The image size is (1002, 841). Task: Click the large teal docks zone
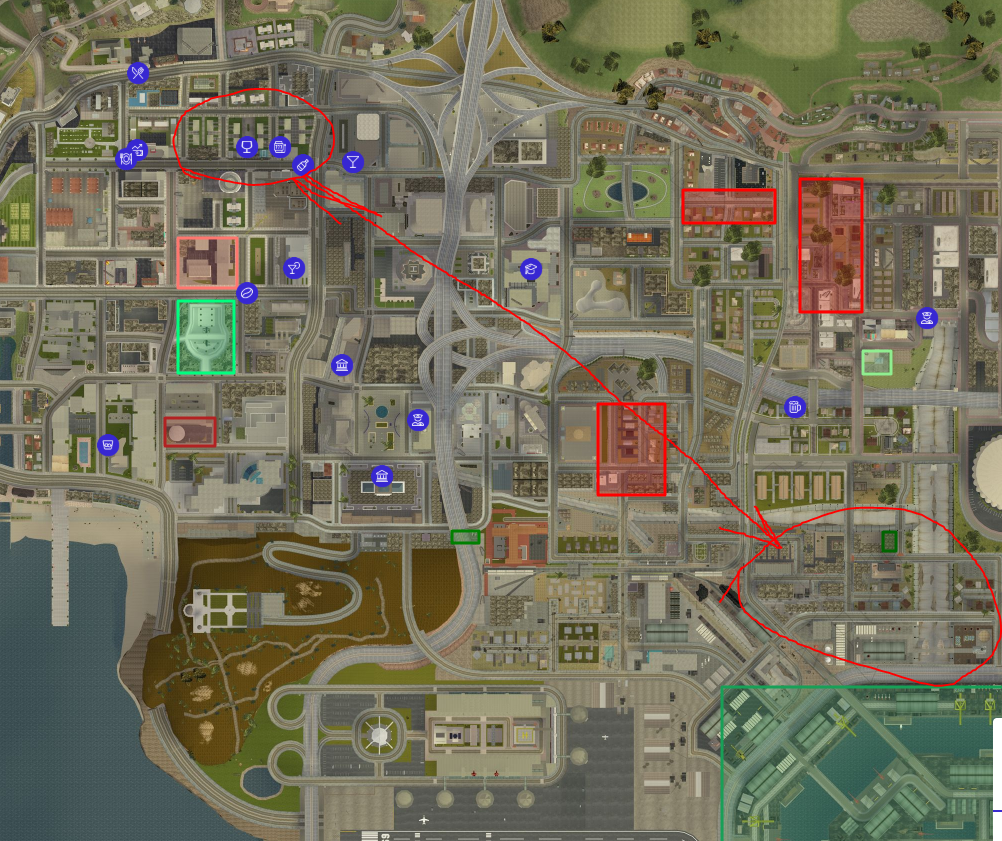[860, 765]
